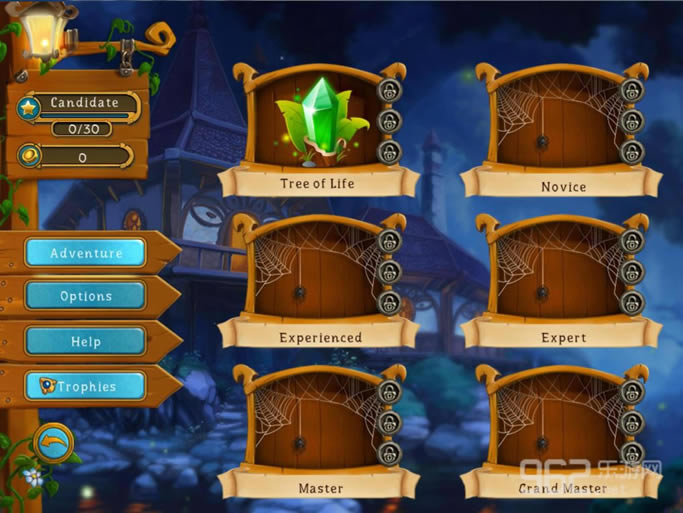683x513 pixels.
Task: Open the Master level pack
Action: [318, 428]
